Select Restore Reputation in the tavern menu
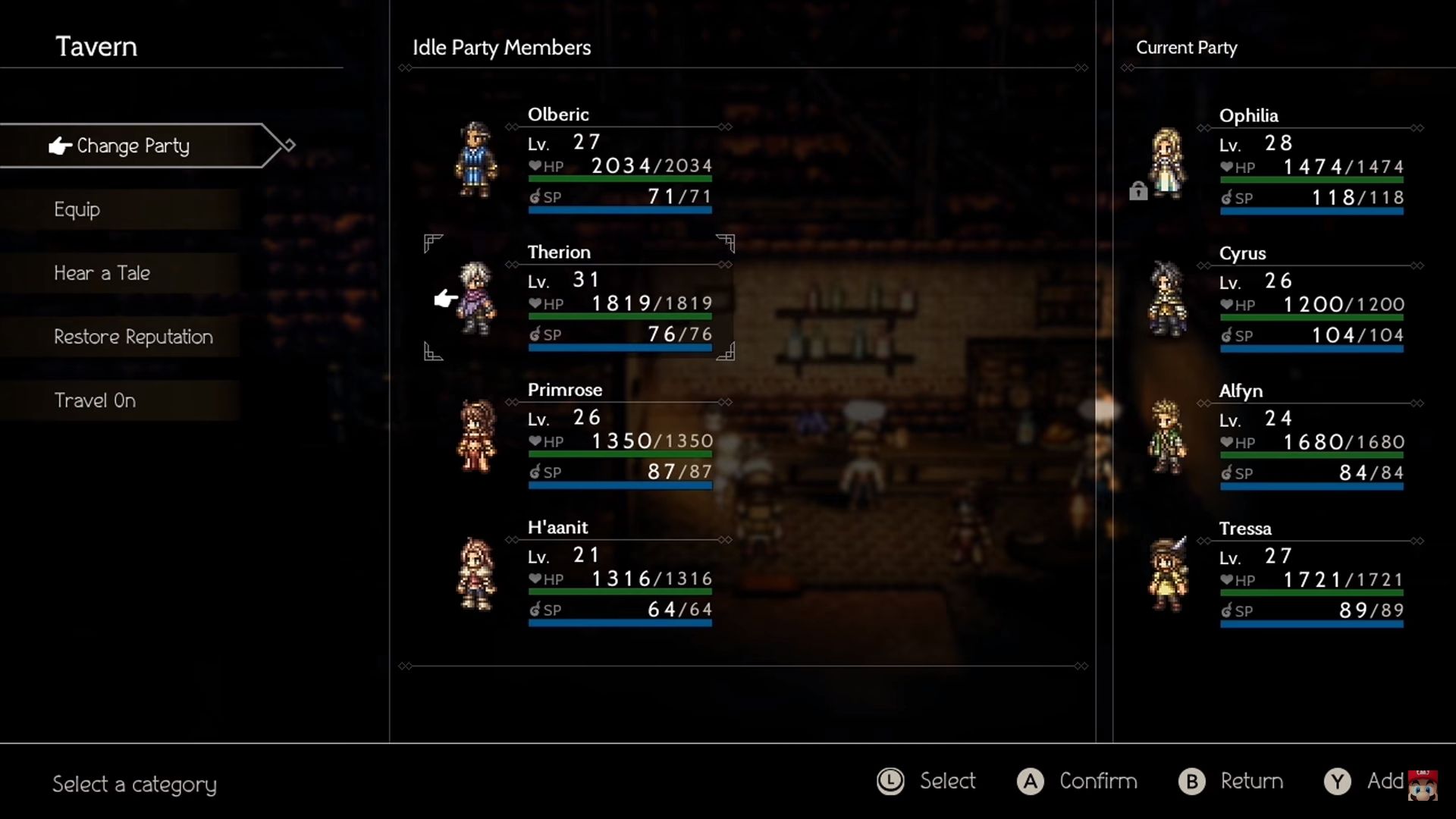The height and width of the screenshot is (819, 1456). (x=133, y=337)
